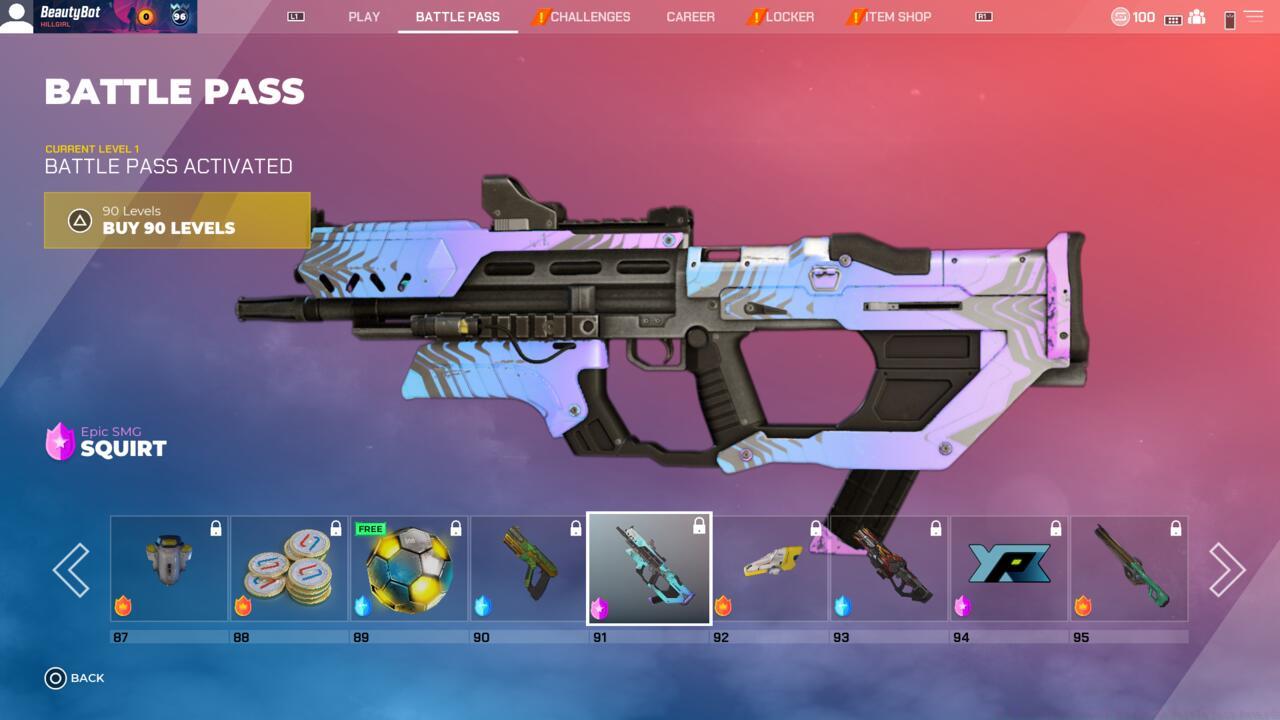
Task: Visit the Item Shop tab
Action: pos(897,17)
